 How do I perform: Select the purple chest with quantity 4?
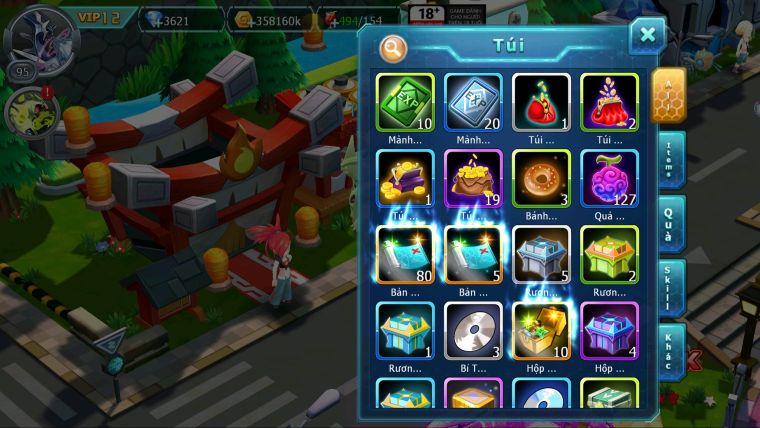(609, 331)
